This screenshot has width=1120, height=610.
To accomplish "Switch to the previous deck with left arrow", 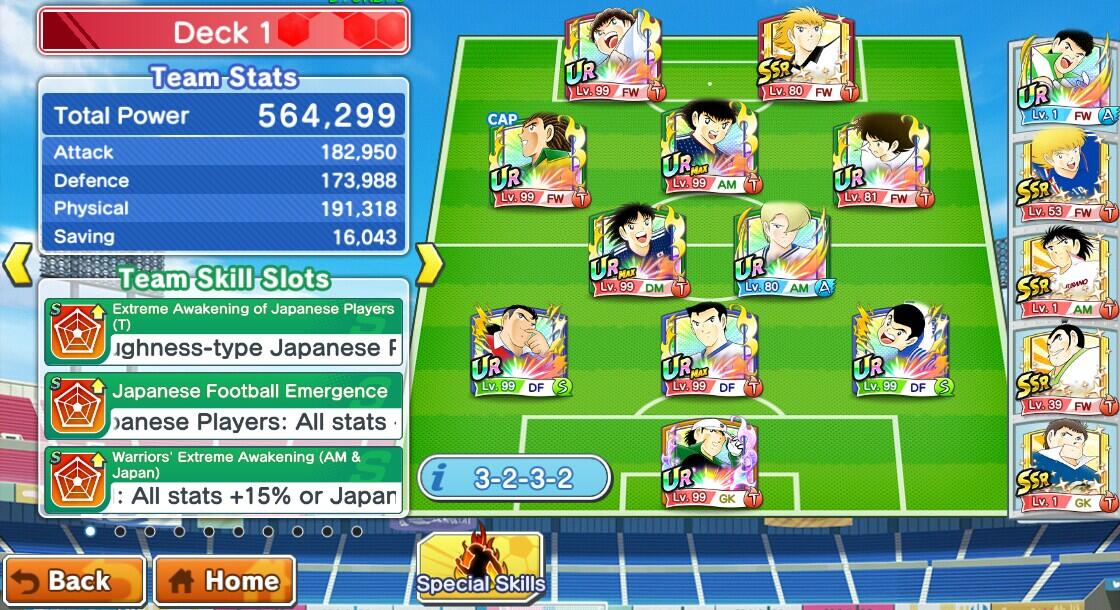I will point(18,264).
